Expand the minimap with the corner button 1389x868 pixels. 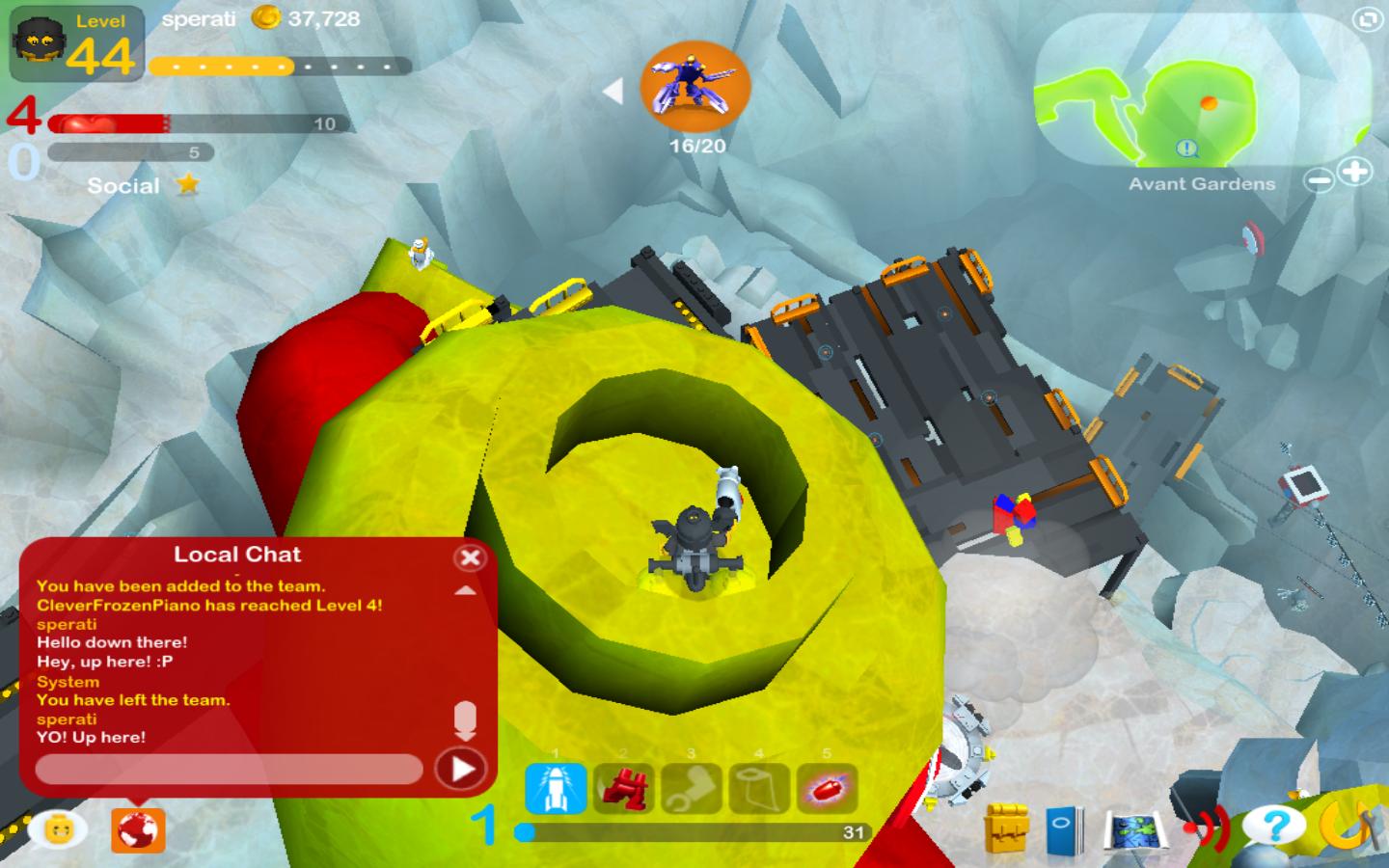(x=1367, y=19)
